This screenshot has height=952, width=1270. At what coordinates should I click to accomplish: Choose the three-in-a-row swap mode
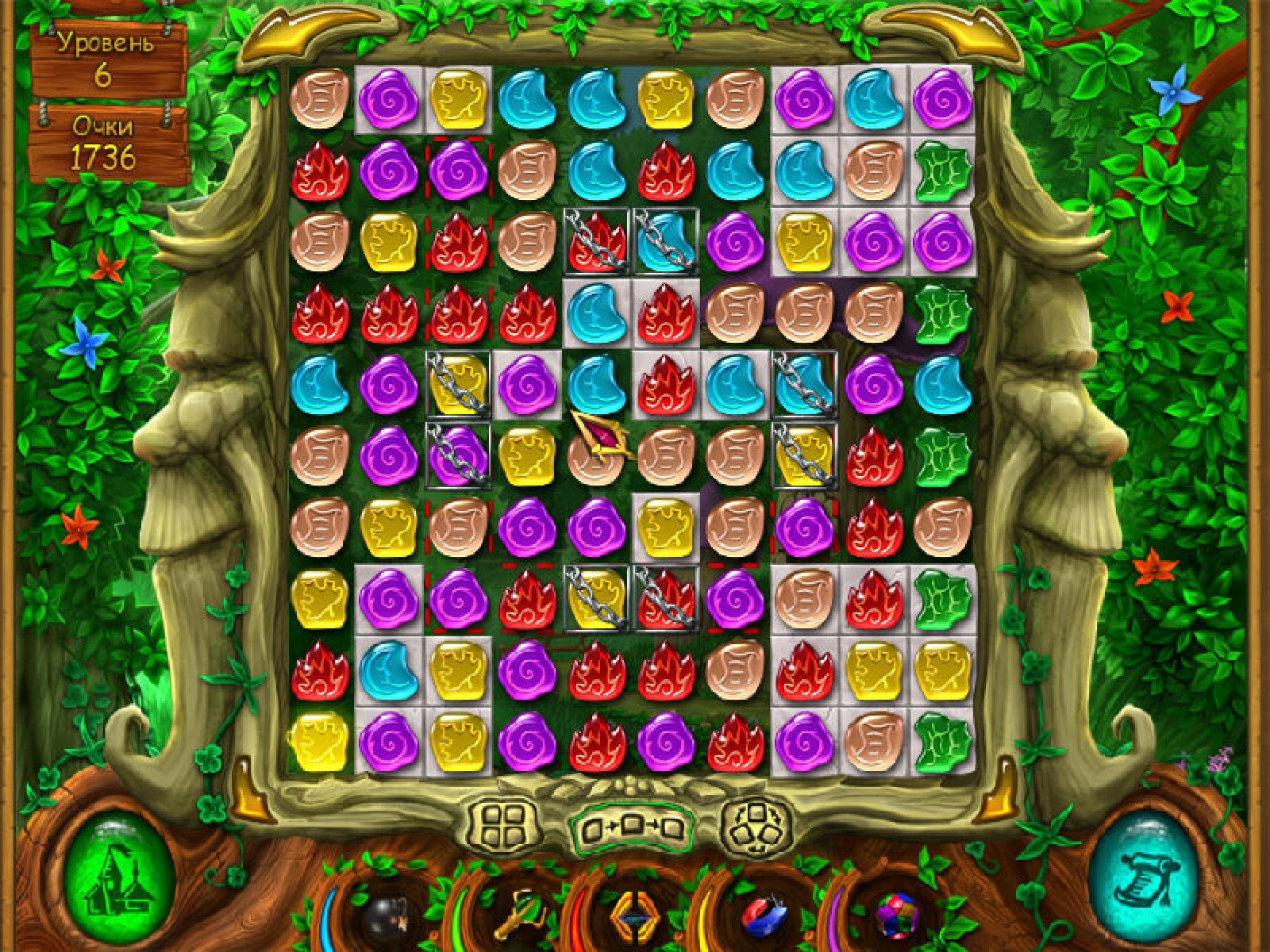point(633,830)
